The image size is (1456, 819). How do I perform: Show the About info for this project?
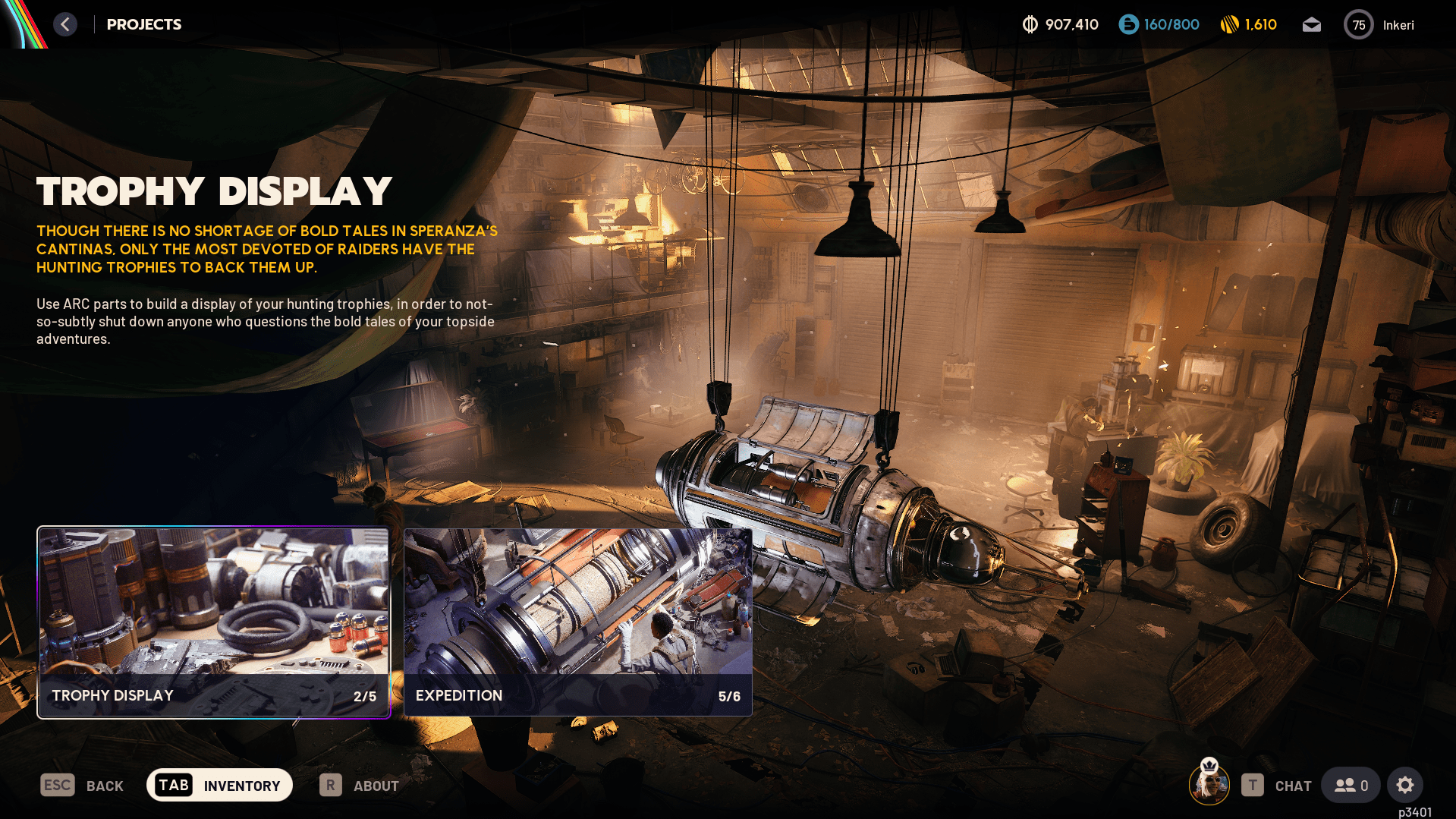coord(359,786)
